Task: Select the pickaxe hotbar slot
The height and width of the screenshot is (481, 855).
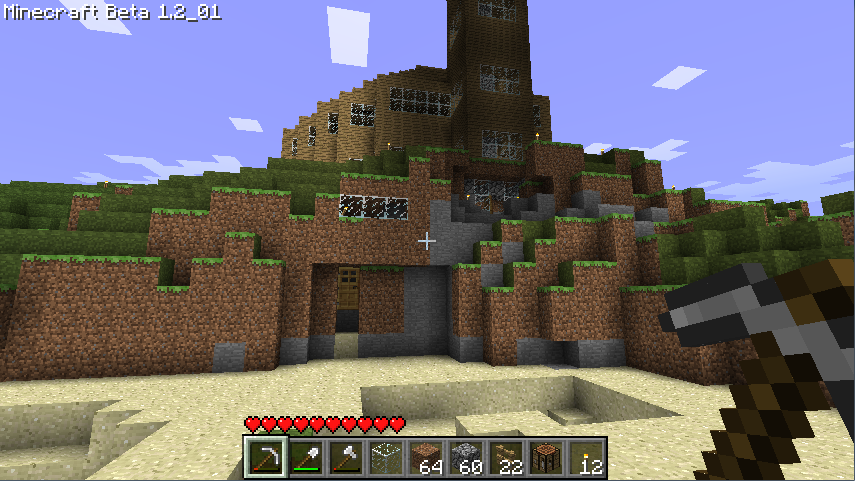Action: [265, 458]
